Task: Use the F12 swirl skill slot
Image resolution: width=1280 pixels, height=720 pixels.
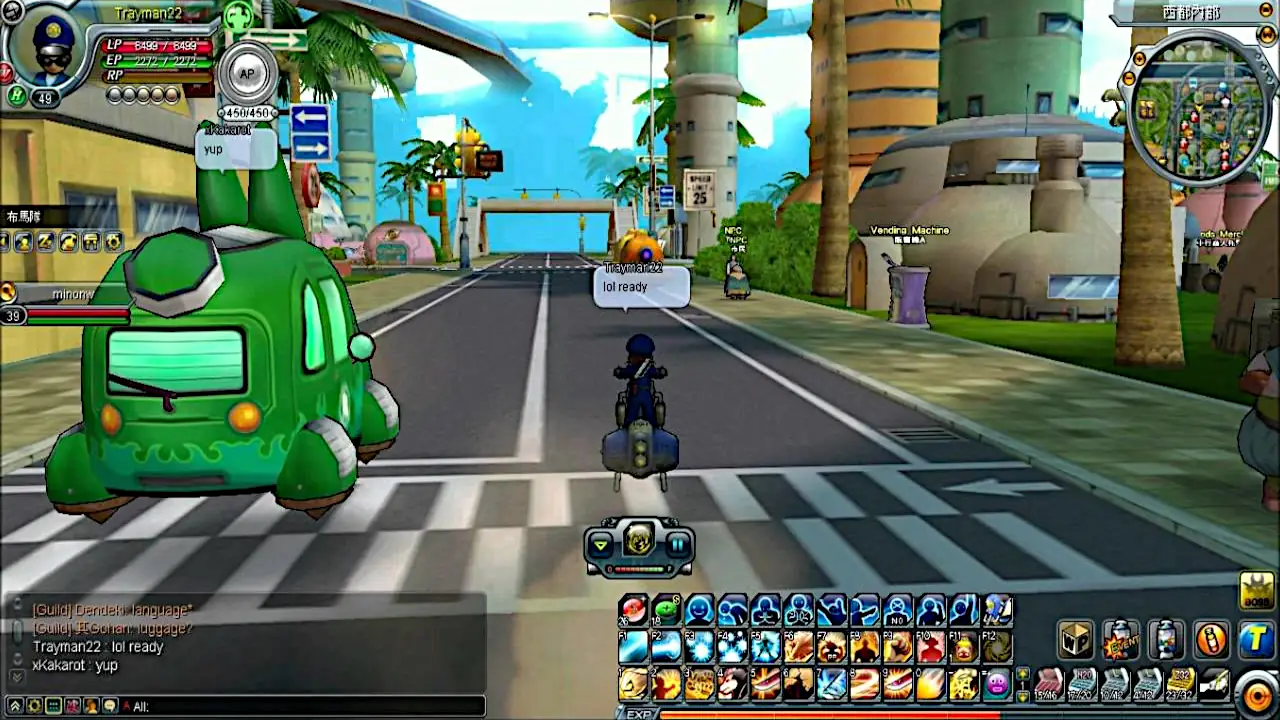Action: coord(997,647)
